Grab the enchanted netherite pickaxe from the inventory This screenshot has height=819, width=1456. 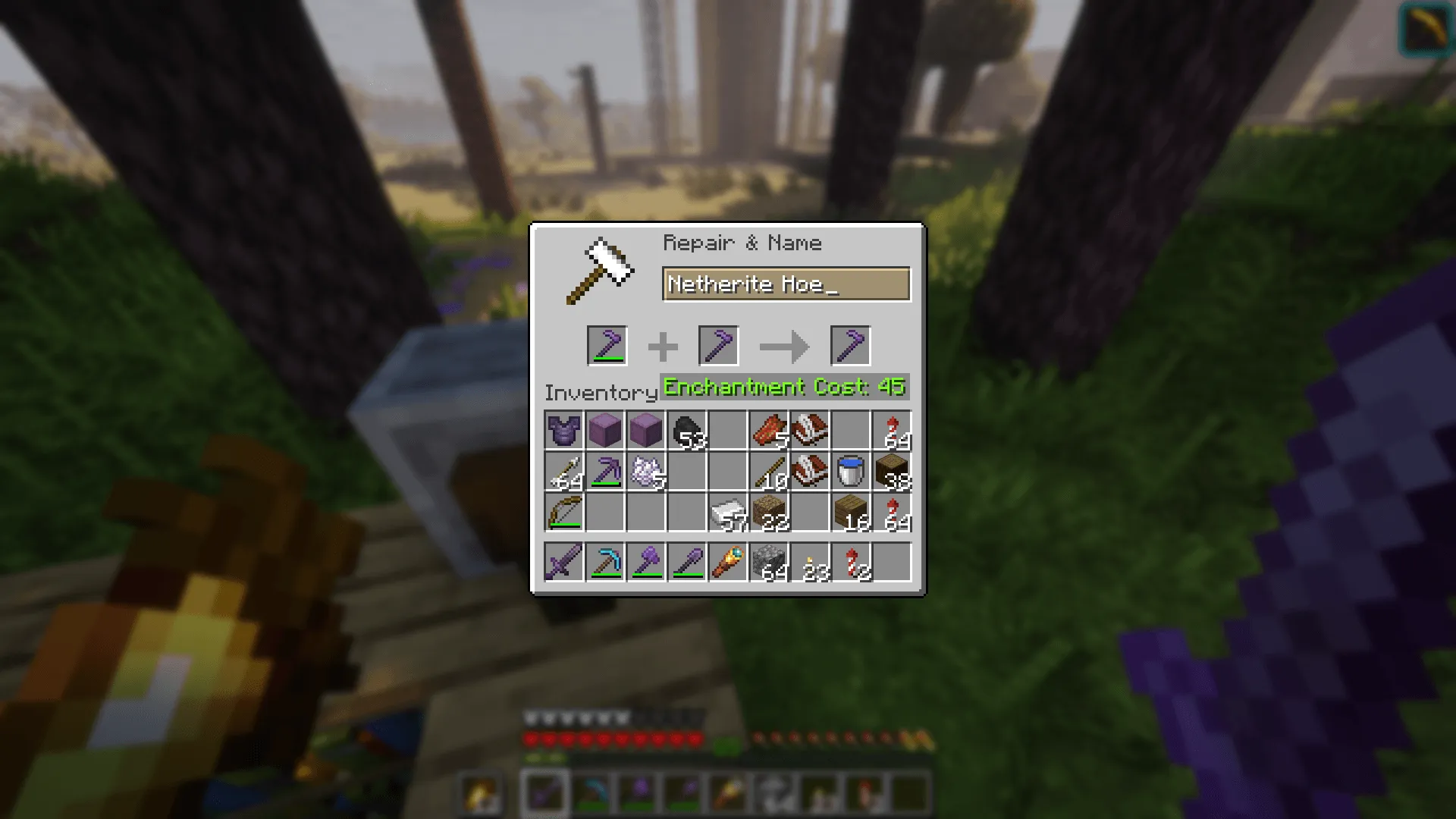605,472
